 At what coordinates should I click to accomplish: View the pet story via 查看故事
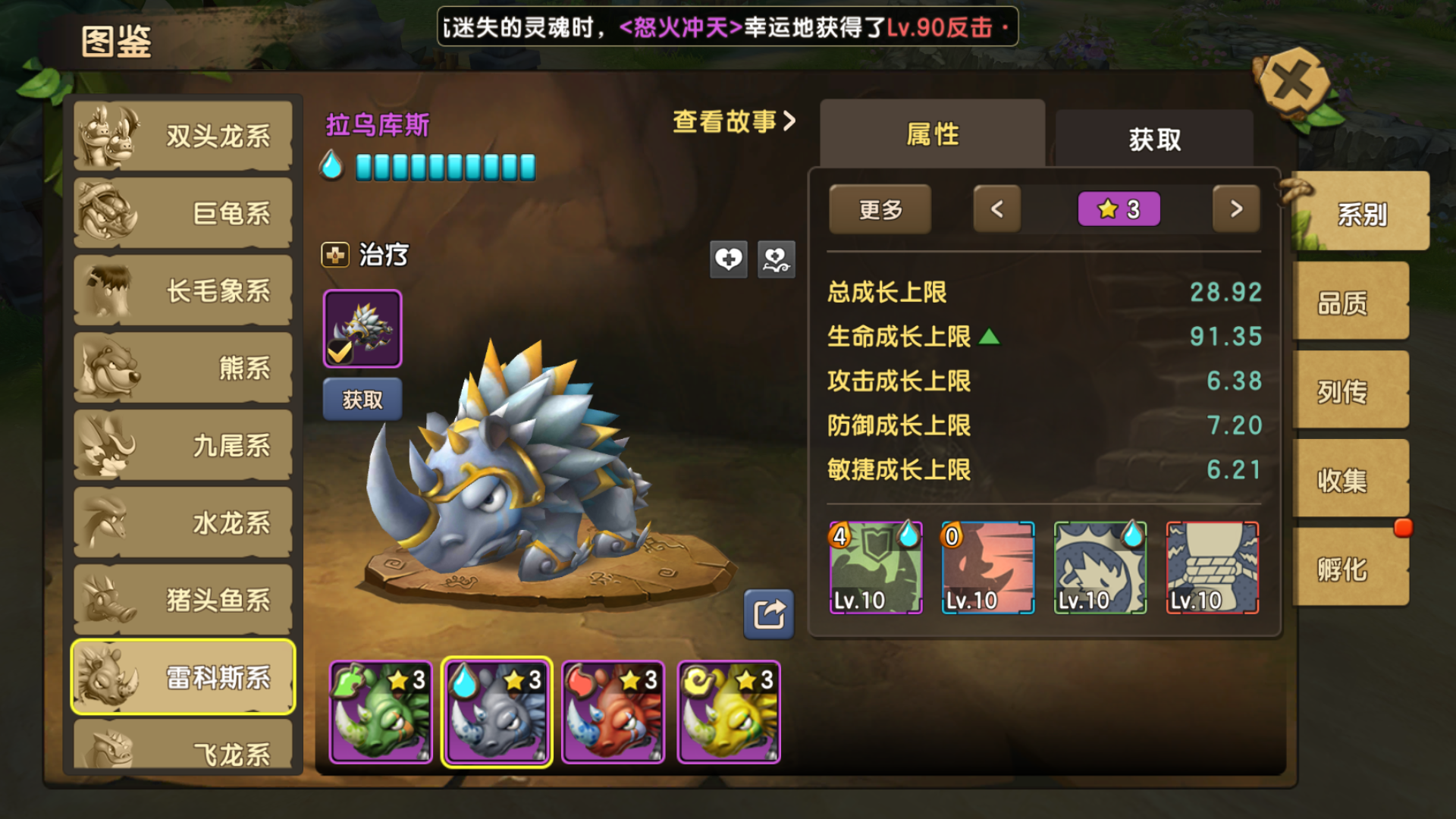click(733, 121)
